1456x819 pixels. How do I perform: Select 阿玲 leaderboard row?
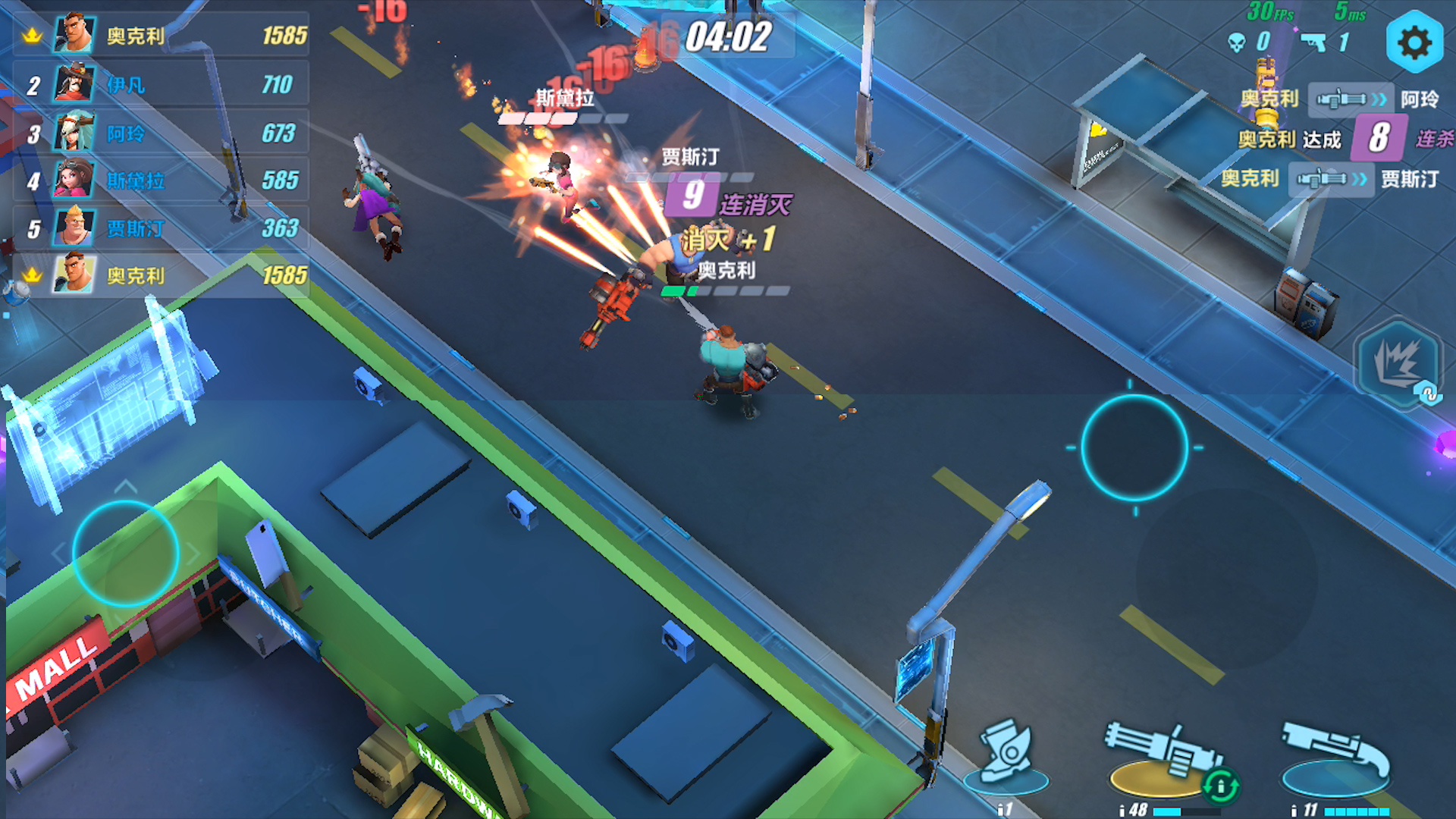pos(161,133)
